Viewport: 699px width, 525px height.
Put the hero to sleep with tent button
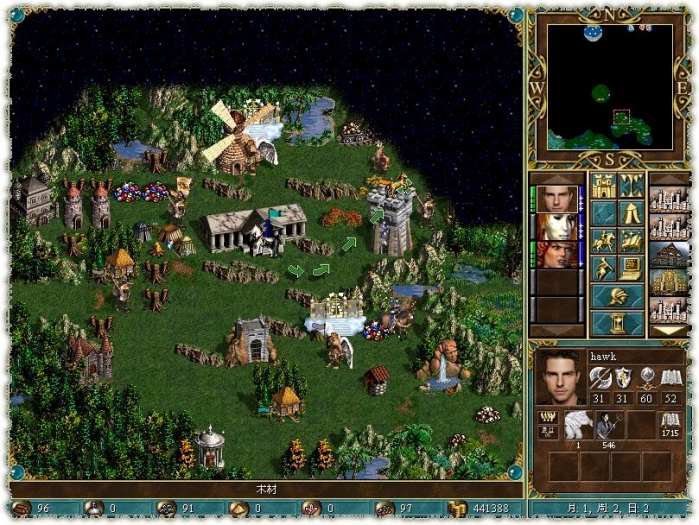click(631, 213)
